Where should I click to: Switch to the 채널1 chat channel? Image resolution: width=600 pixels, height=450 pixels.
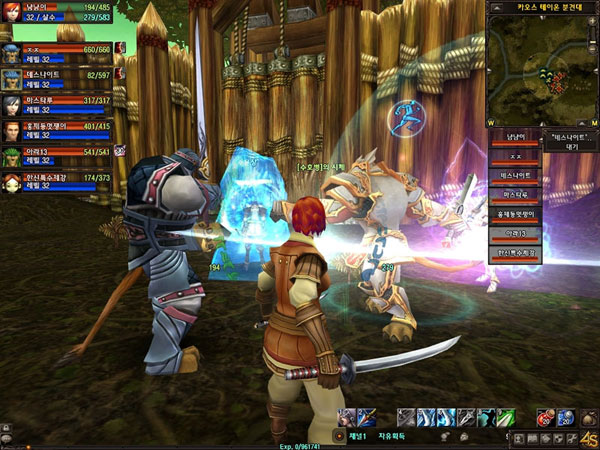(358, 436)
